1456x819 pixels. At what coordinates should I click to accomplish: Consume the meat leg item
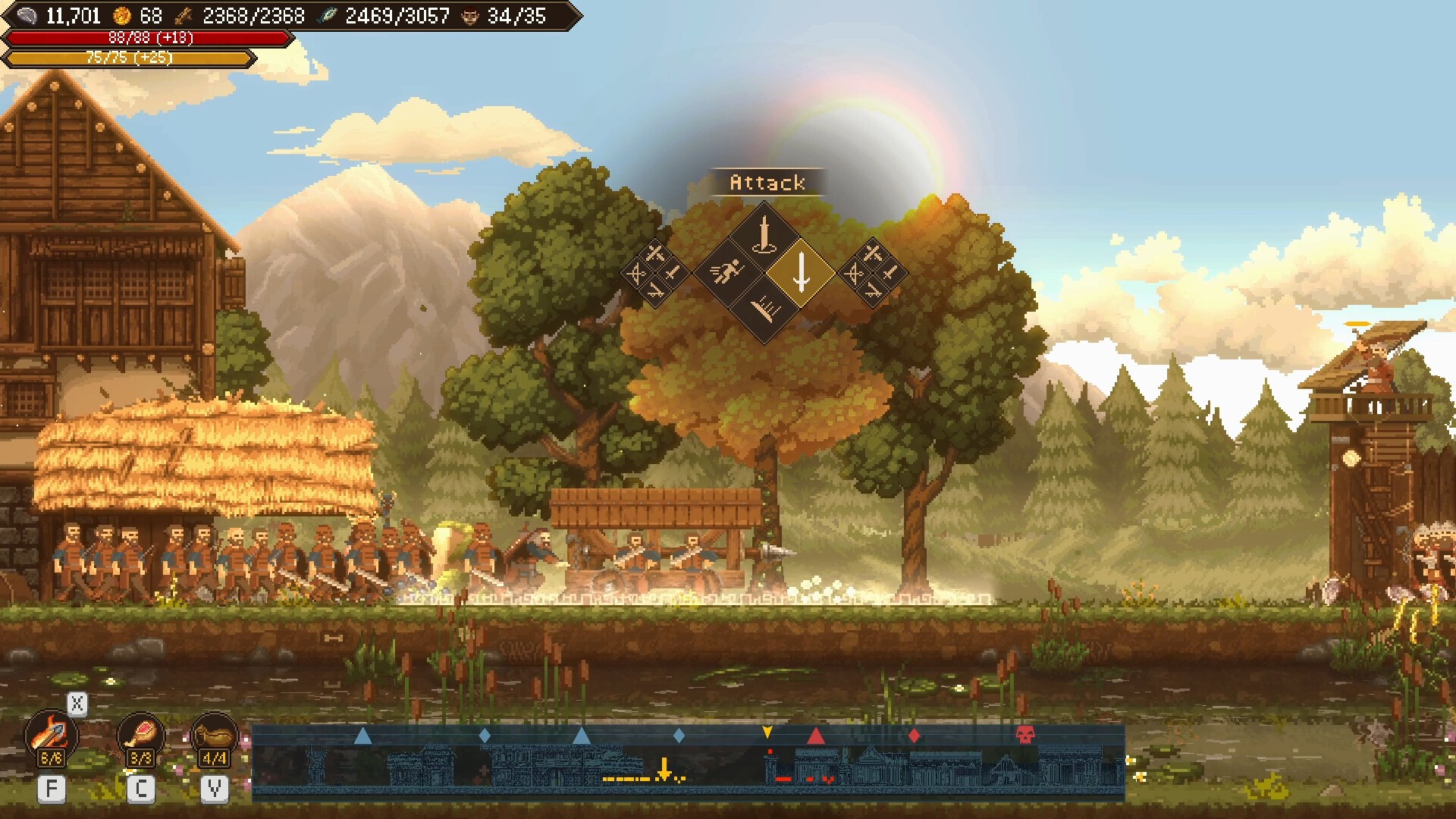141,737
